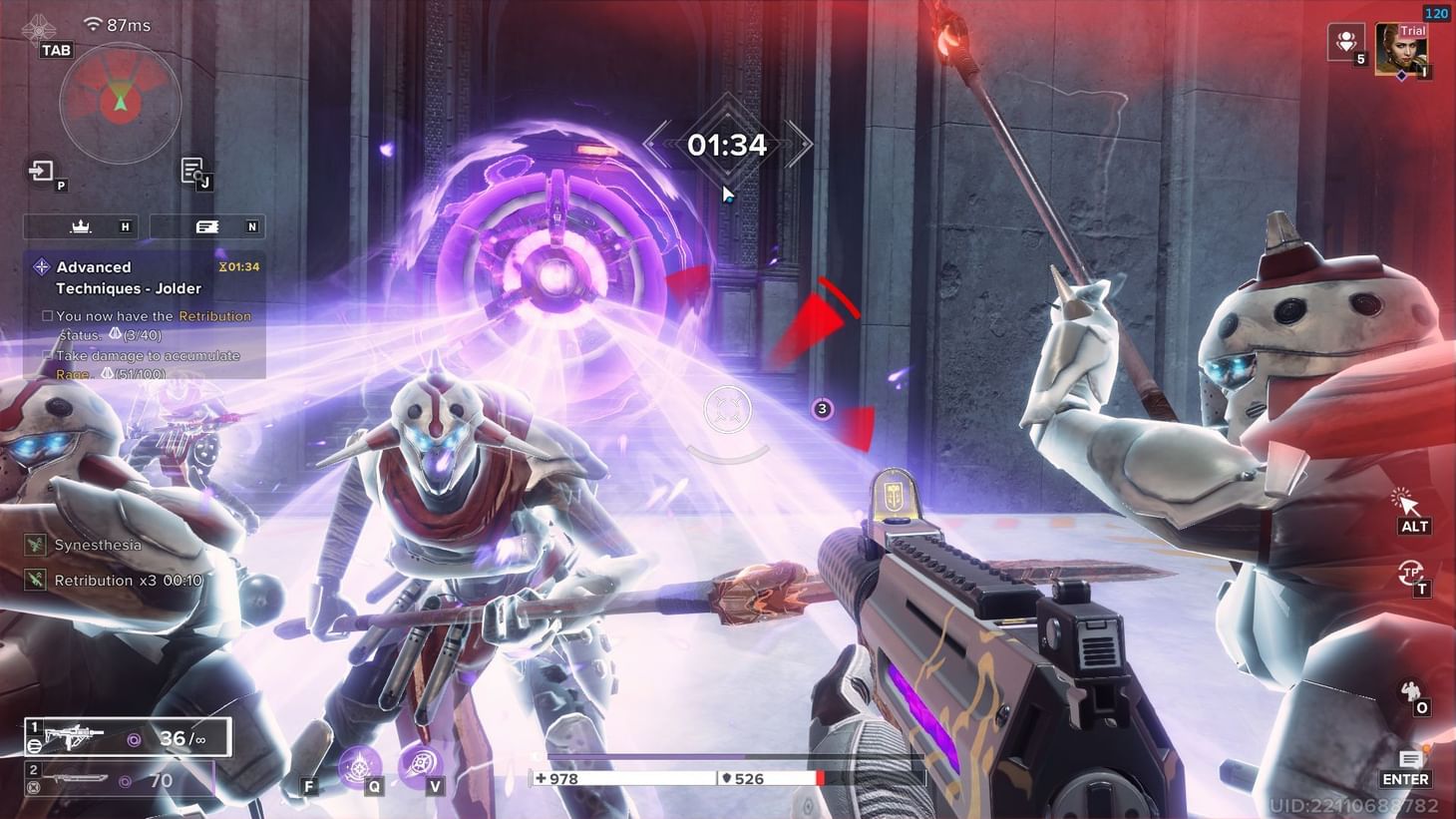Open the journal with the quest log icon
The width and height of the screenshot is (1456, 819).
[191, 170]
